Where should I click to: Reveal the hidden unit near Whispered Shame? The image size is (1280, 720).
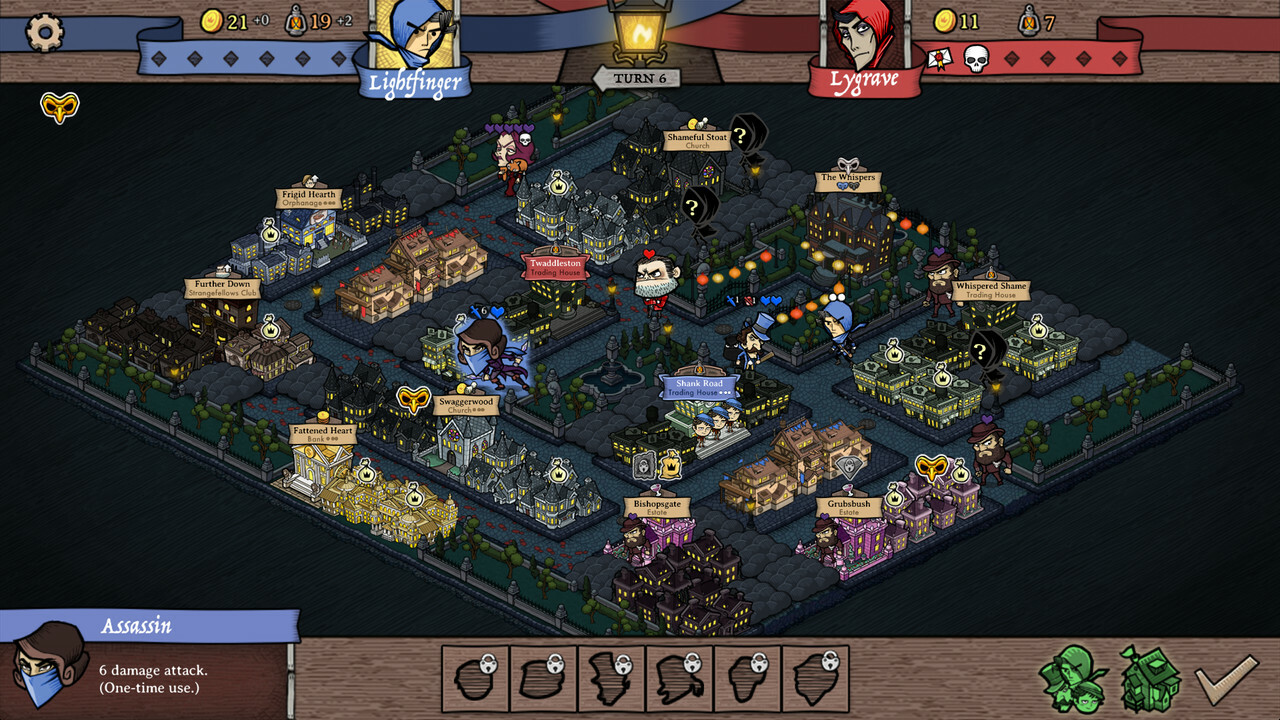click(981, 352)
